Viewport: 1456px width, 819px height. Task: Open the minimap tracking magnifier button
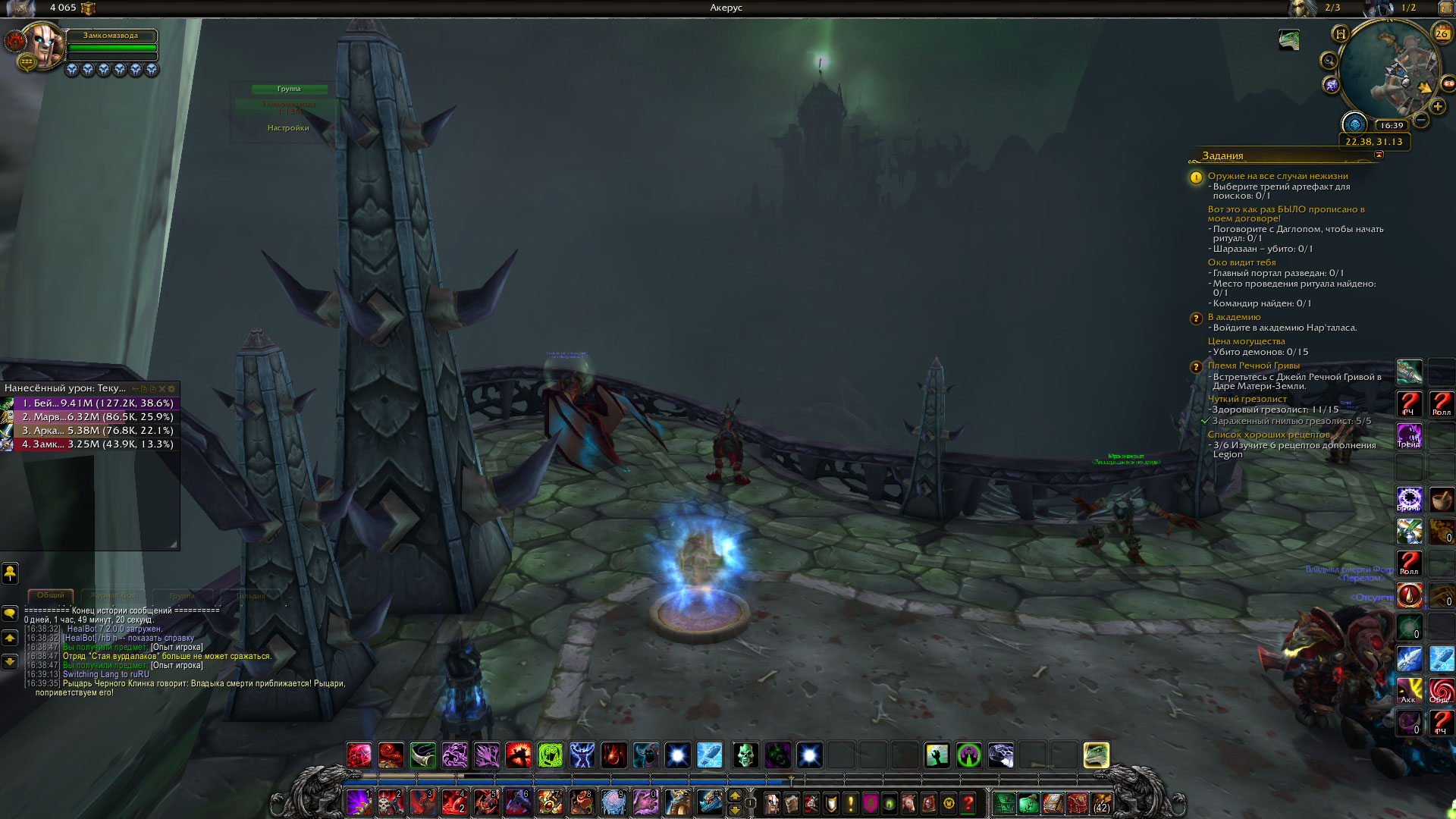[x=1329, y=61]
